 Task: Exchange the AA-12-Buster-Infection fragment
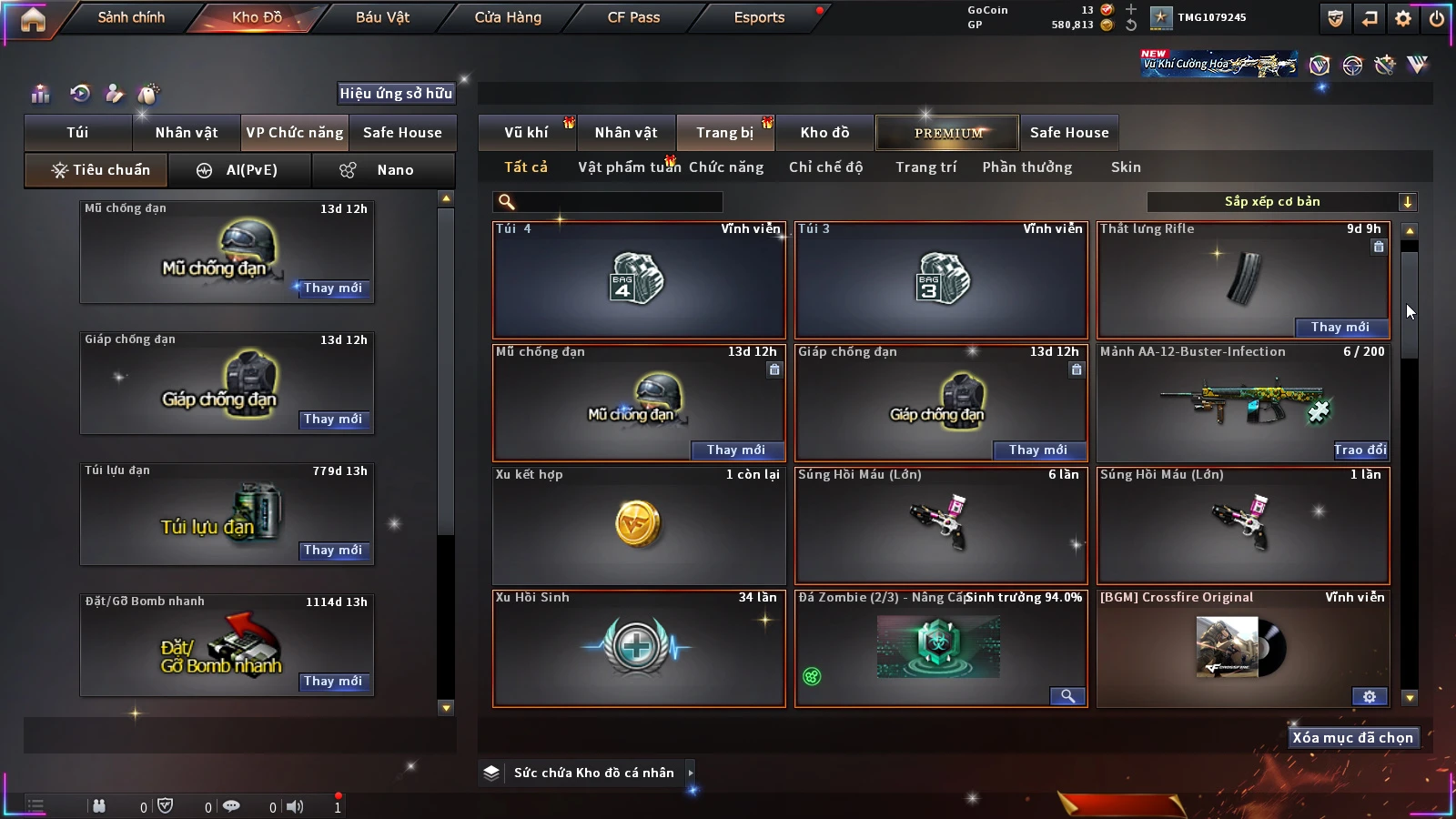[1360, 450]
